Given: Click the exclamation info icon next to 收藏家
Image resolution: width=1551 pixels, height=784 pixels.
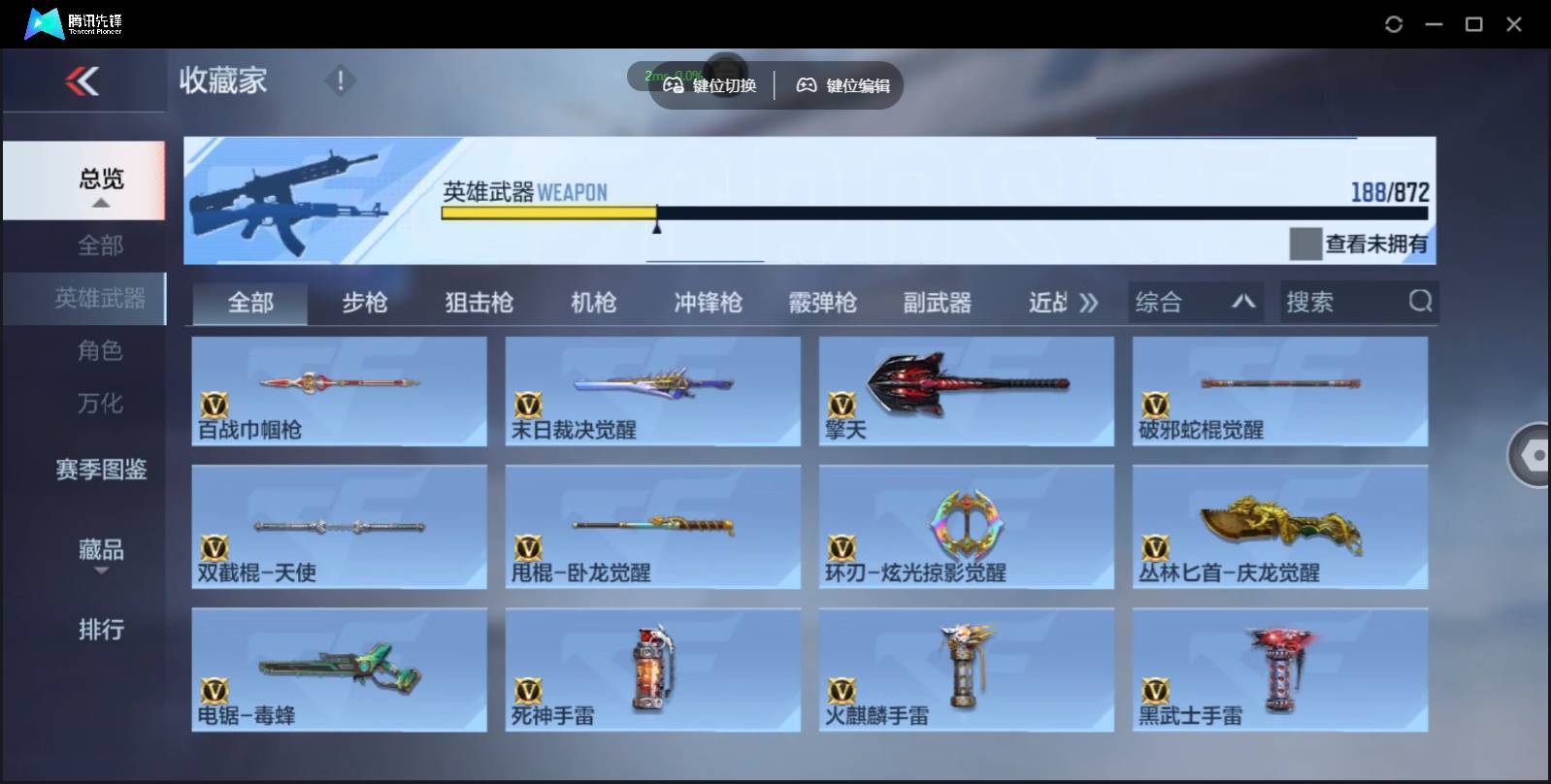Looking at the screenshot, I should point(340,82).
